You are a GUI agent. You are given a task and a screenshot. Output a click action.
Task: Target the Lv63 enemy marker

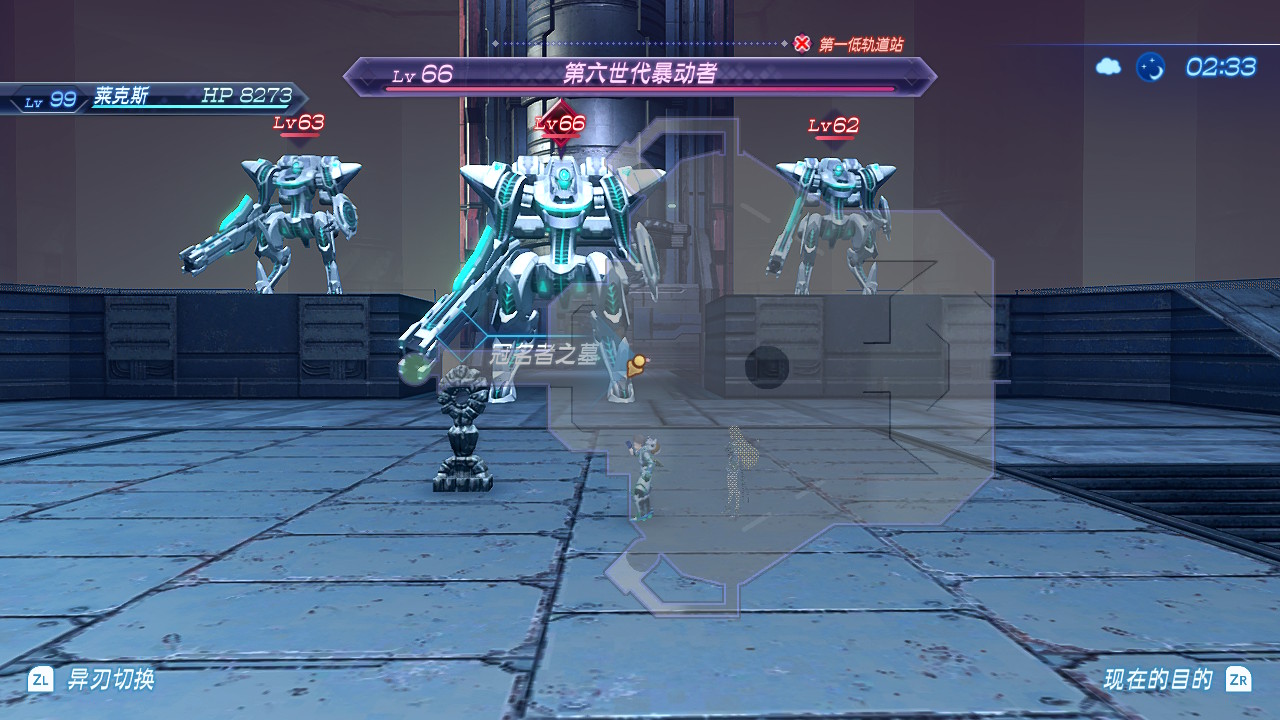pos(299,125)
